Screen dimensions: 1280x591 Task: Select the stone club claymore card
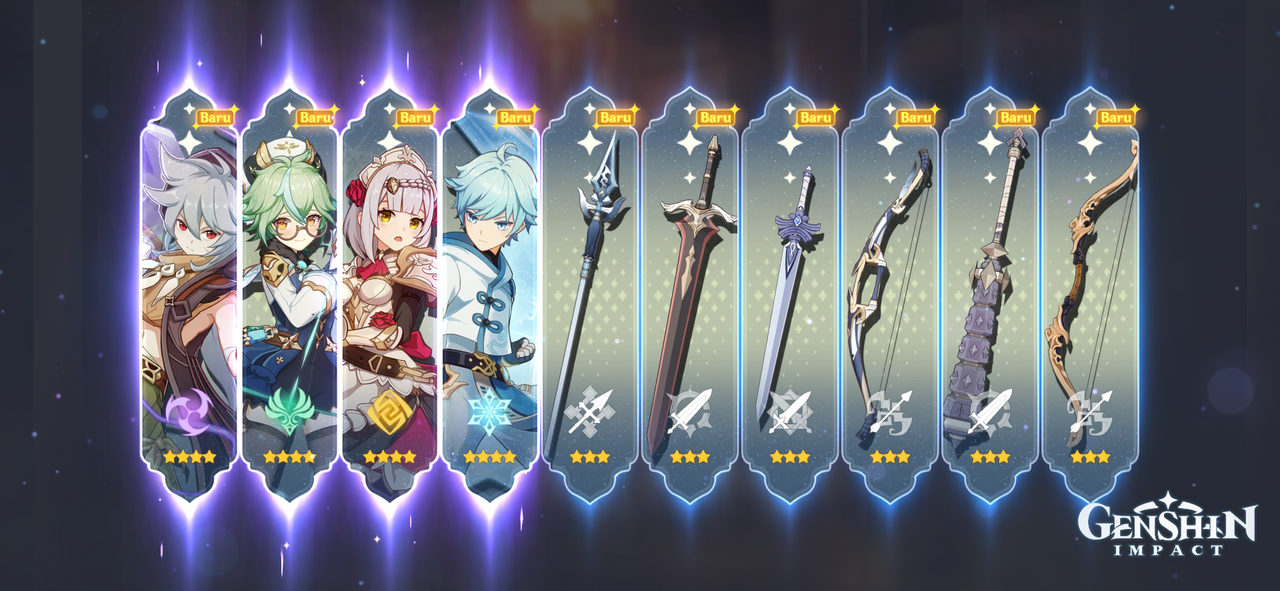990,300
